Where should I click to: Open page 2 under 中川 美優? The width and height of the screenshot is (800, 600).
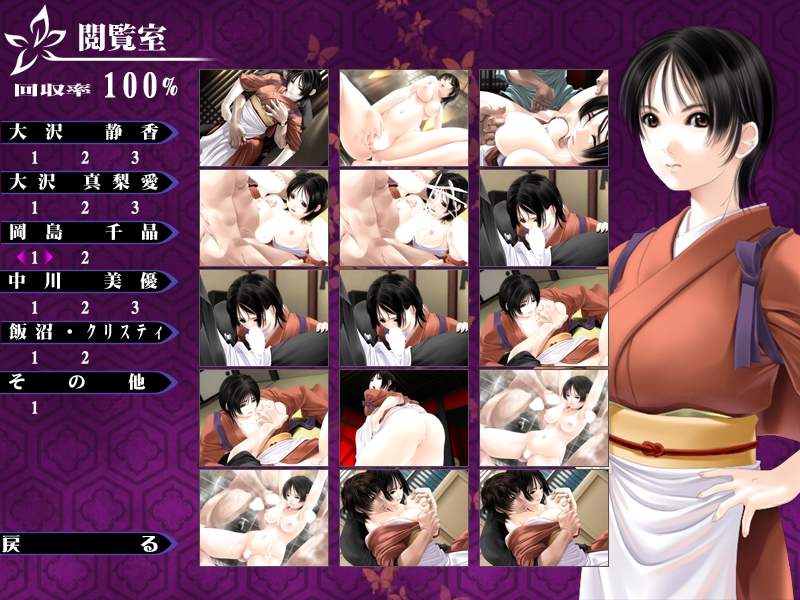click(x=85, y=308)
